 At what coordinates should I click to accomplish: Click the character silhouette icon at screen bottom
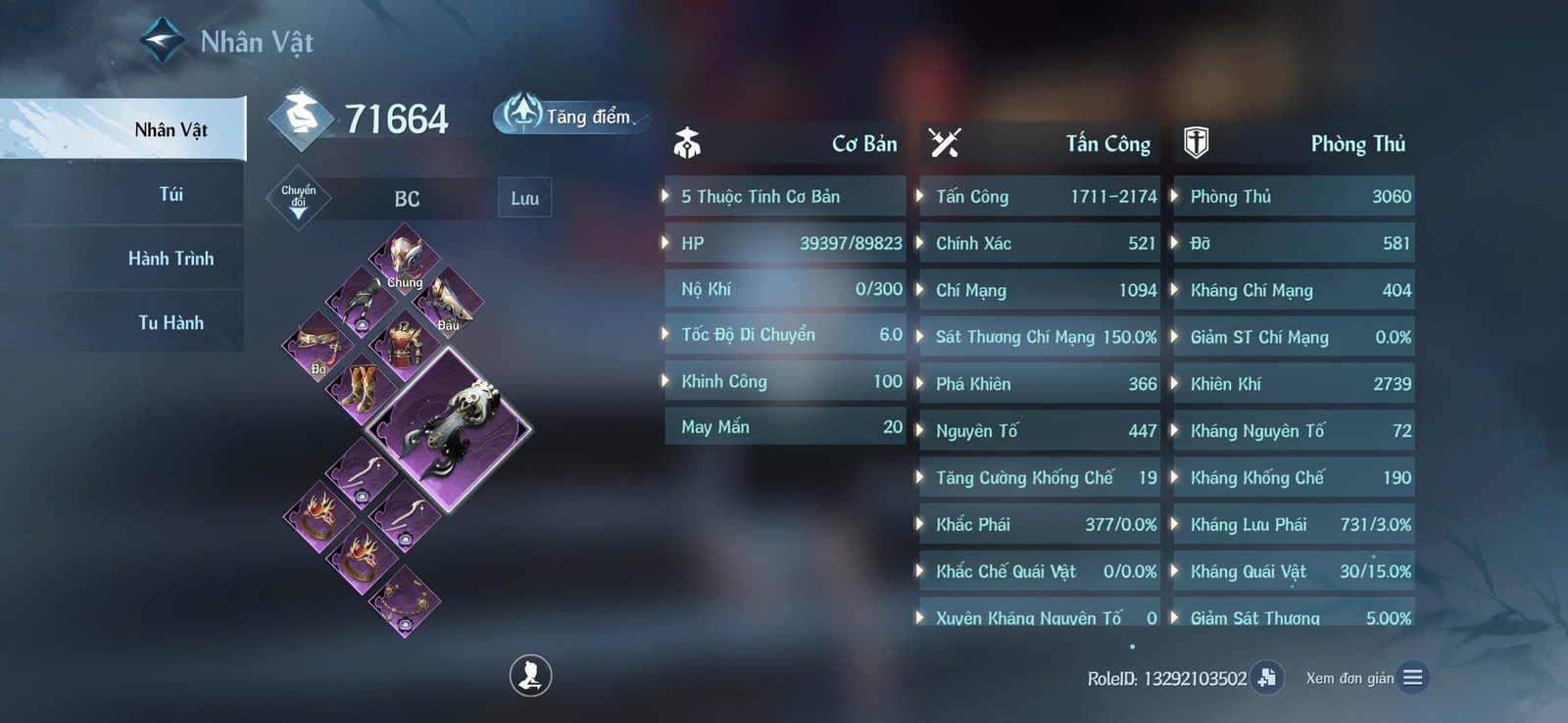tap(529, 677)
